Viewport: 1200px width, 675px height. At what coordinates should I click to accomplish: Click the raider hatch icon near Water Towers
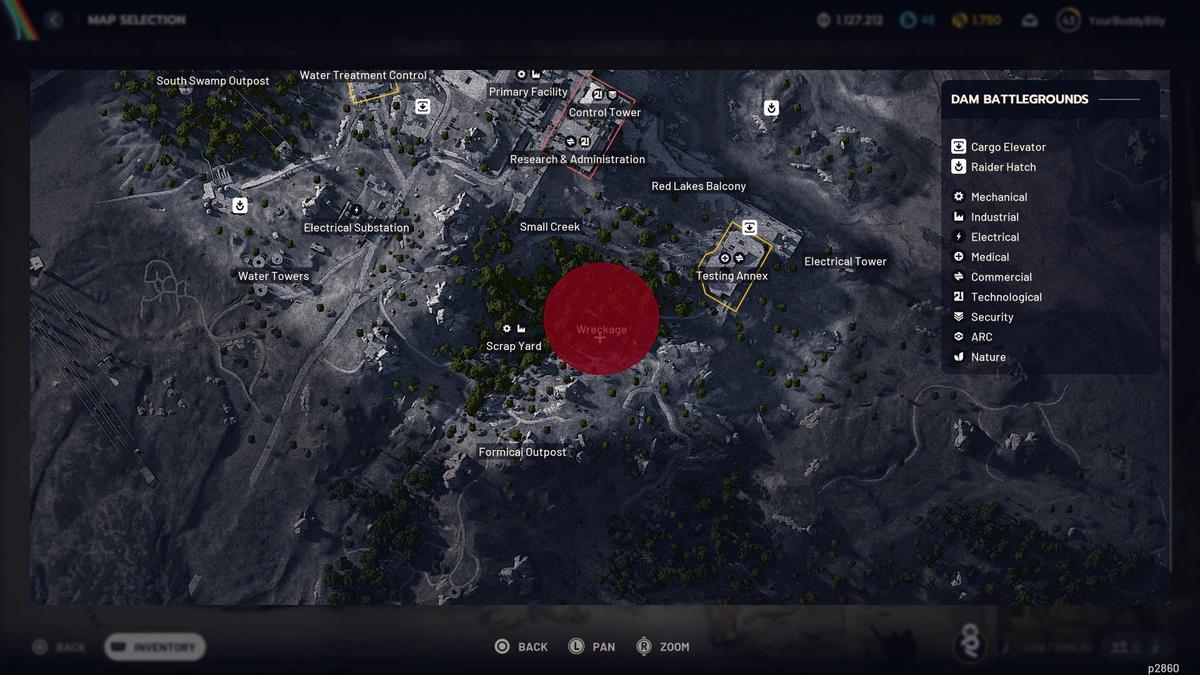click(240, 206)
